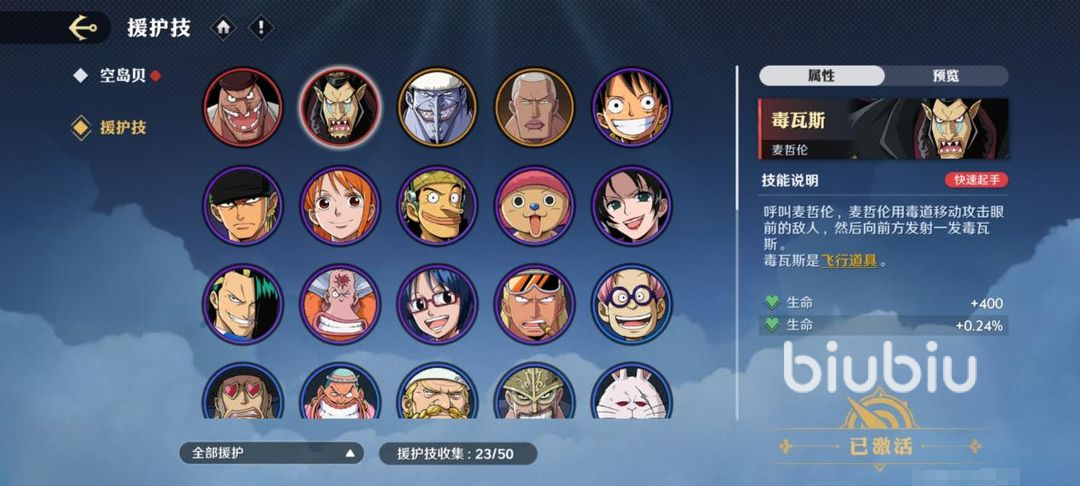Go back with the arrow button

(x=83, y=27)
